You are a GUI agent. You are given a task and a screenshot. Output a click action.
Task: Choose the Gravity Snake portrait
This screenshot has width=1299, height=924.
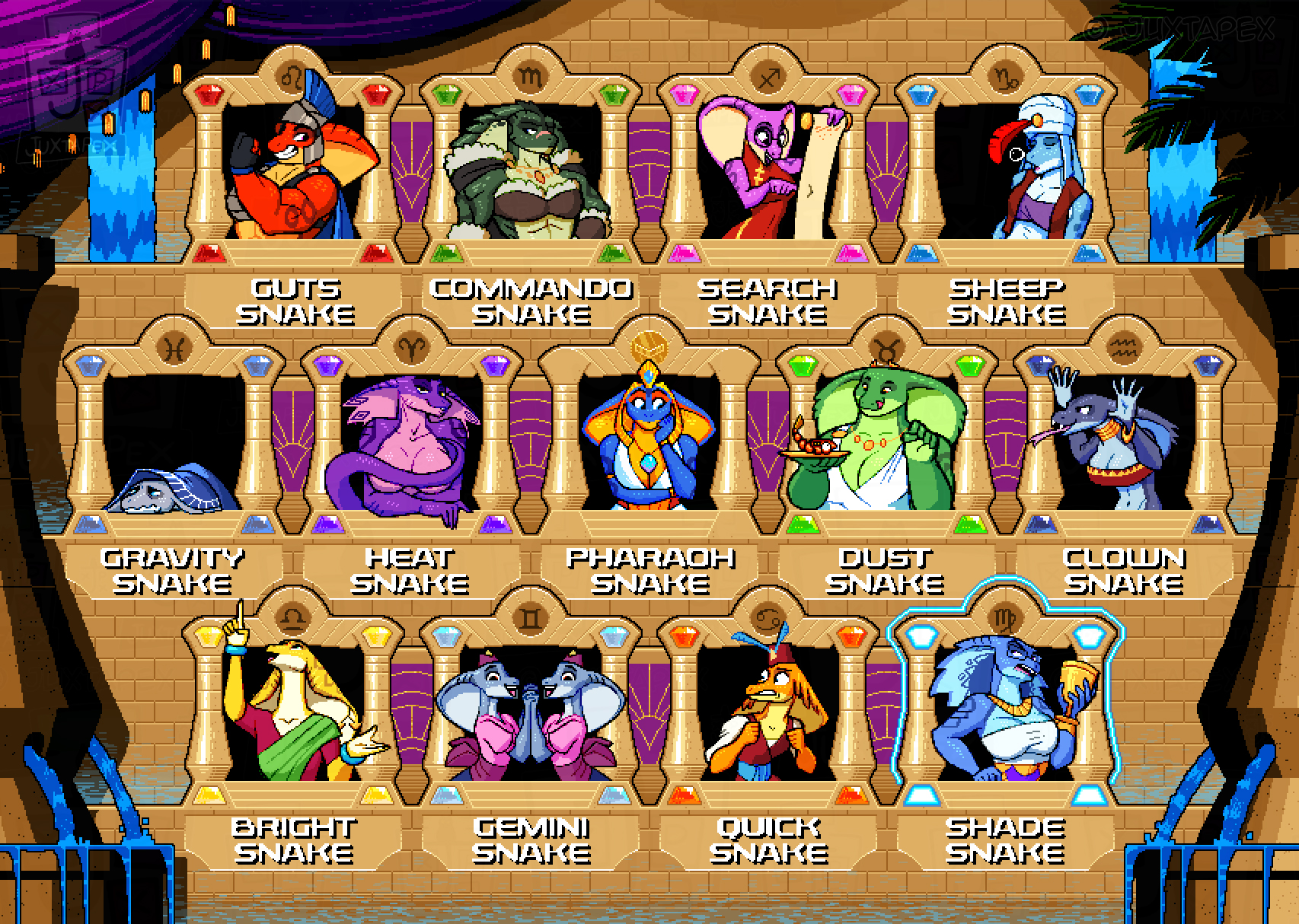click(x=175, y=441)
